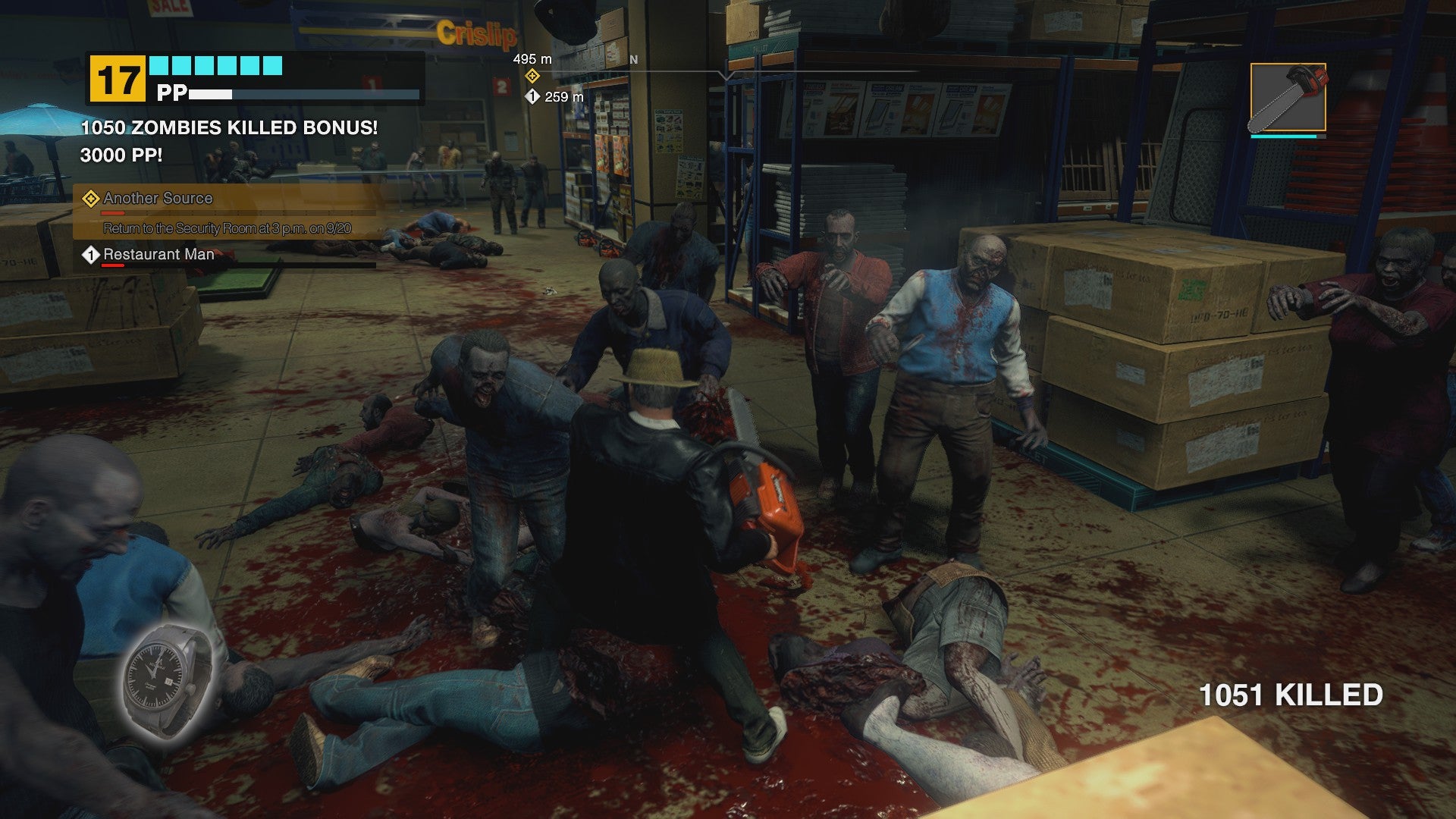Click the white numbered compass waypoint
Image resolution: width=1456 pixels, height=819 pixels.
(x=532, y=97)
